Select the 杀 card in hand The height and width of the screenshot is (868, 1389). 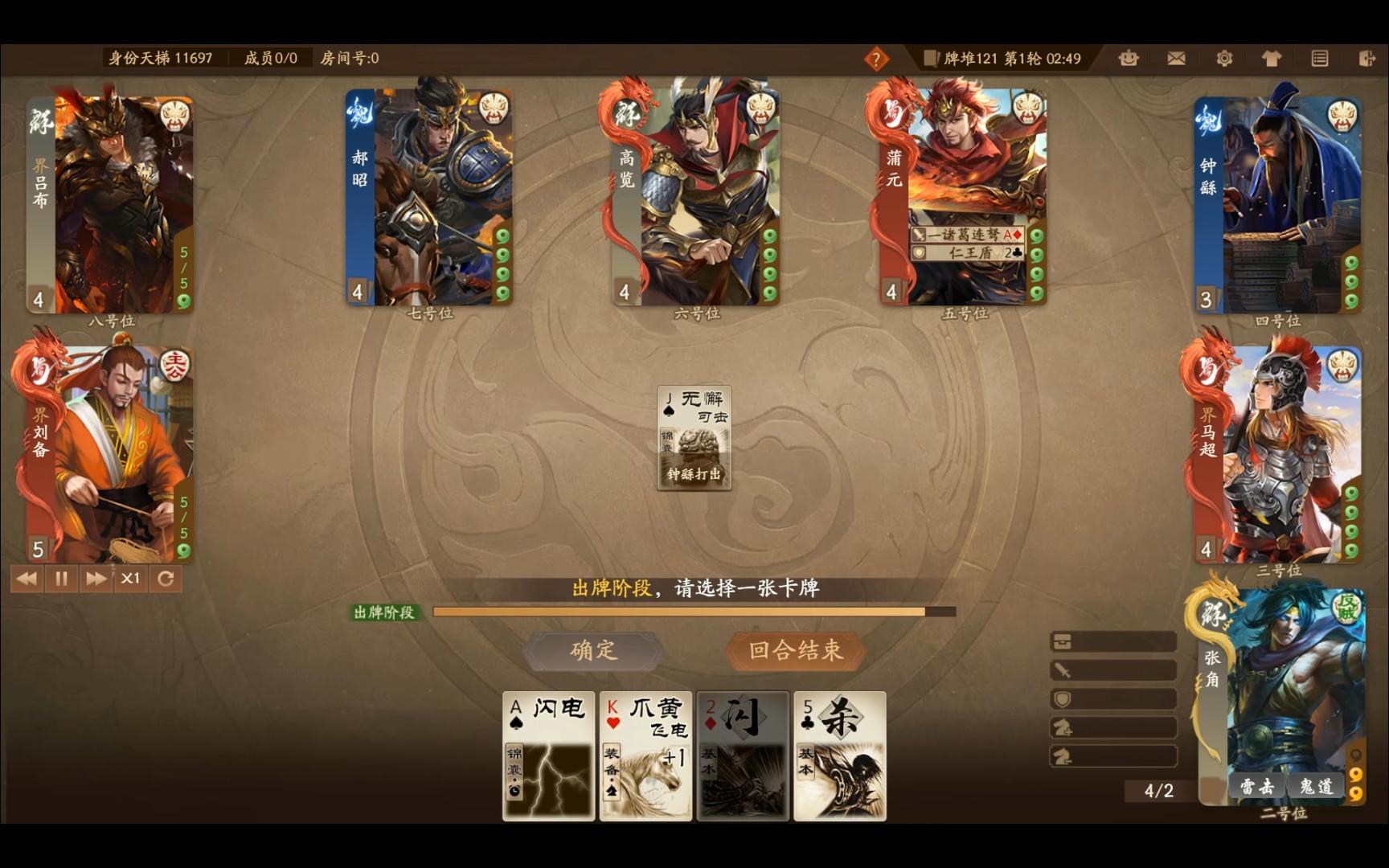click(838, 755)
